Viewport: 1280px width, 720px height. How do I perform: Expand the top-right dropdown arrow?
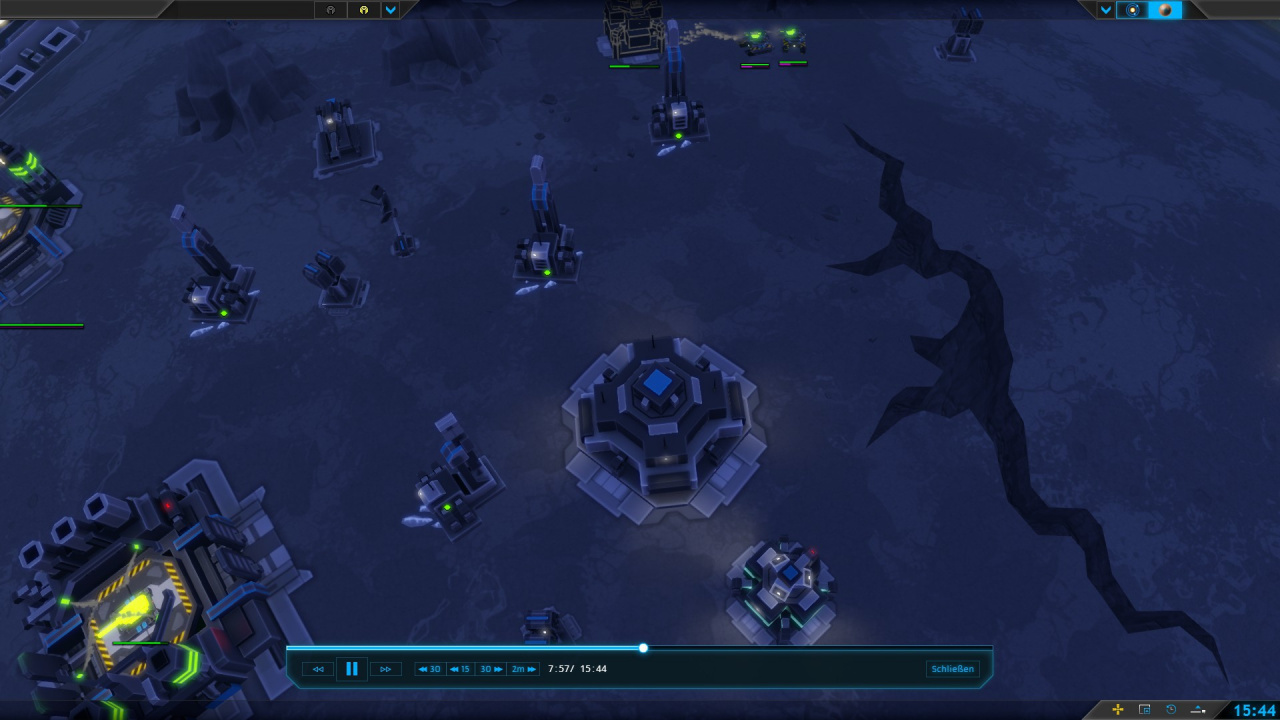tap(1106, 10)
